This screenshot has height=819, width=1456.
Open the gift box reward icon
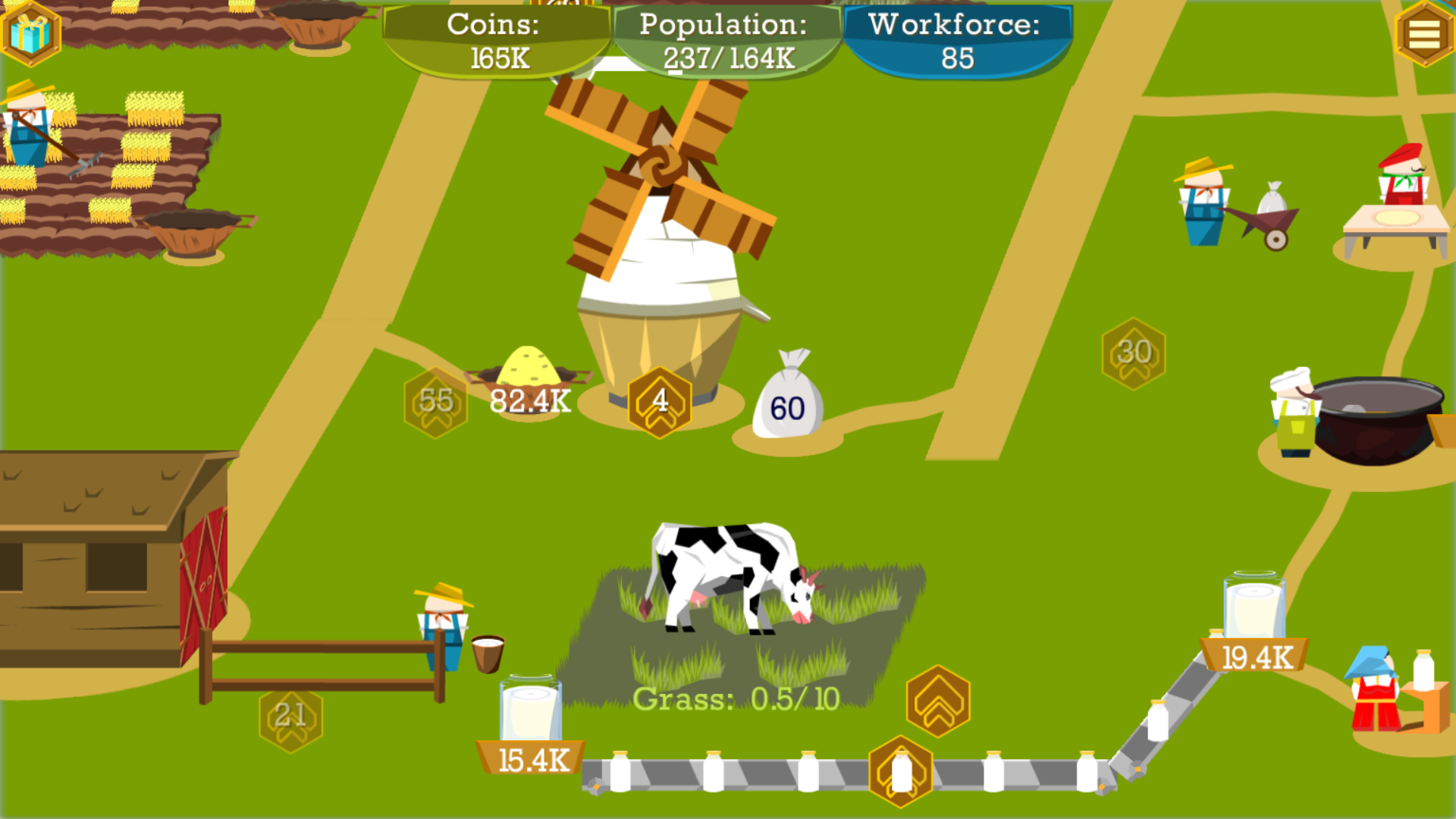[32, 33]
